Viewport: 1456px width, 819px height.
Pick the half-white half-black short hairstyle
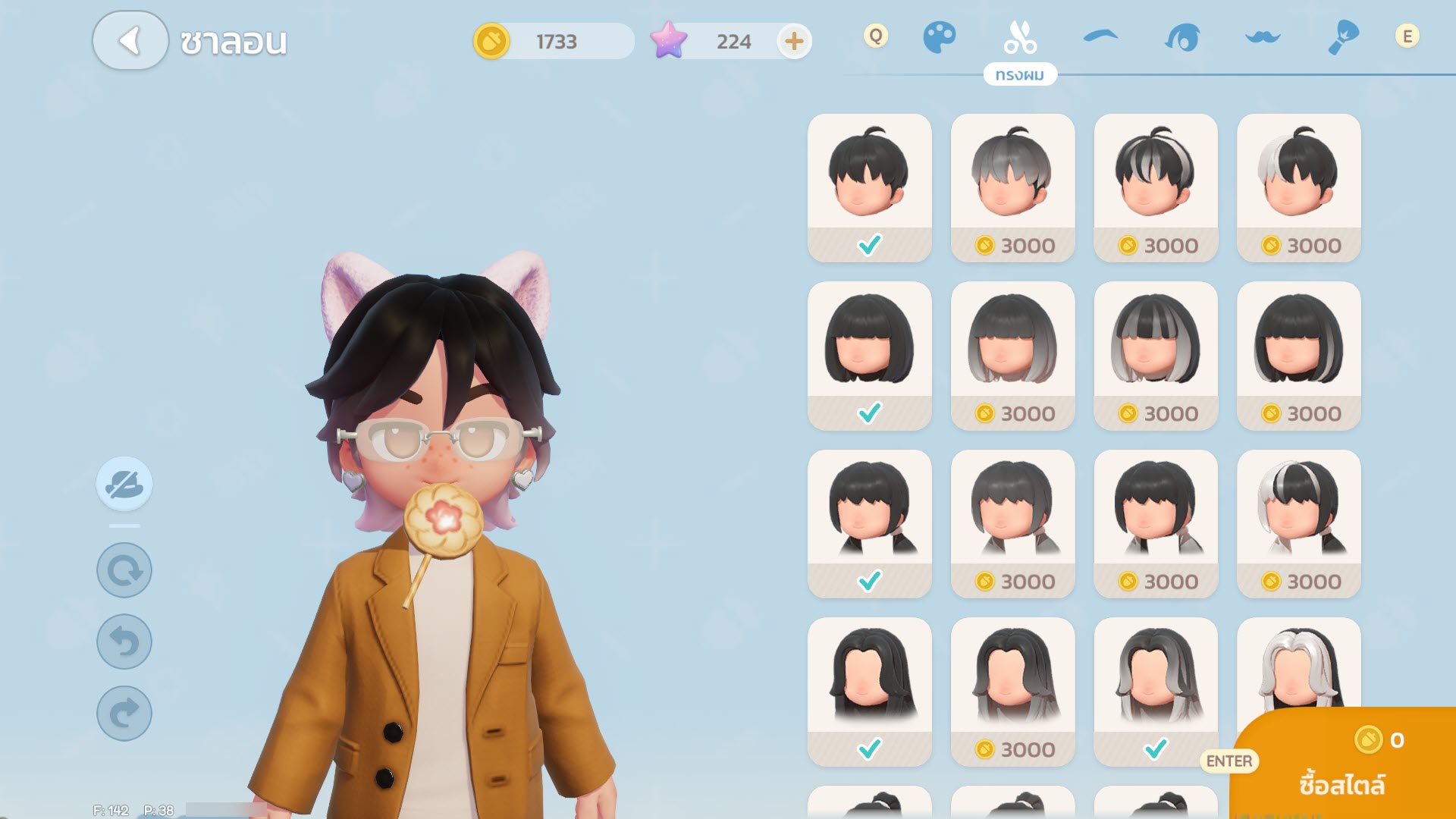[x=1298, y=187]
